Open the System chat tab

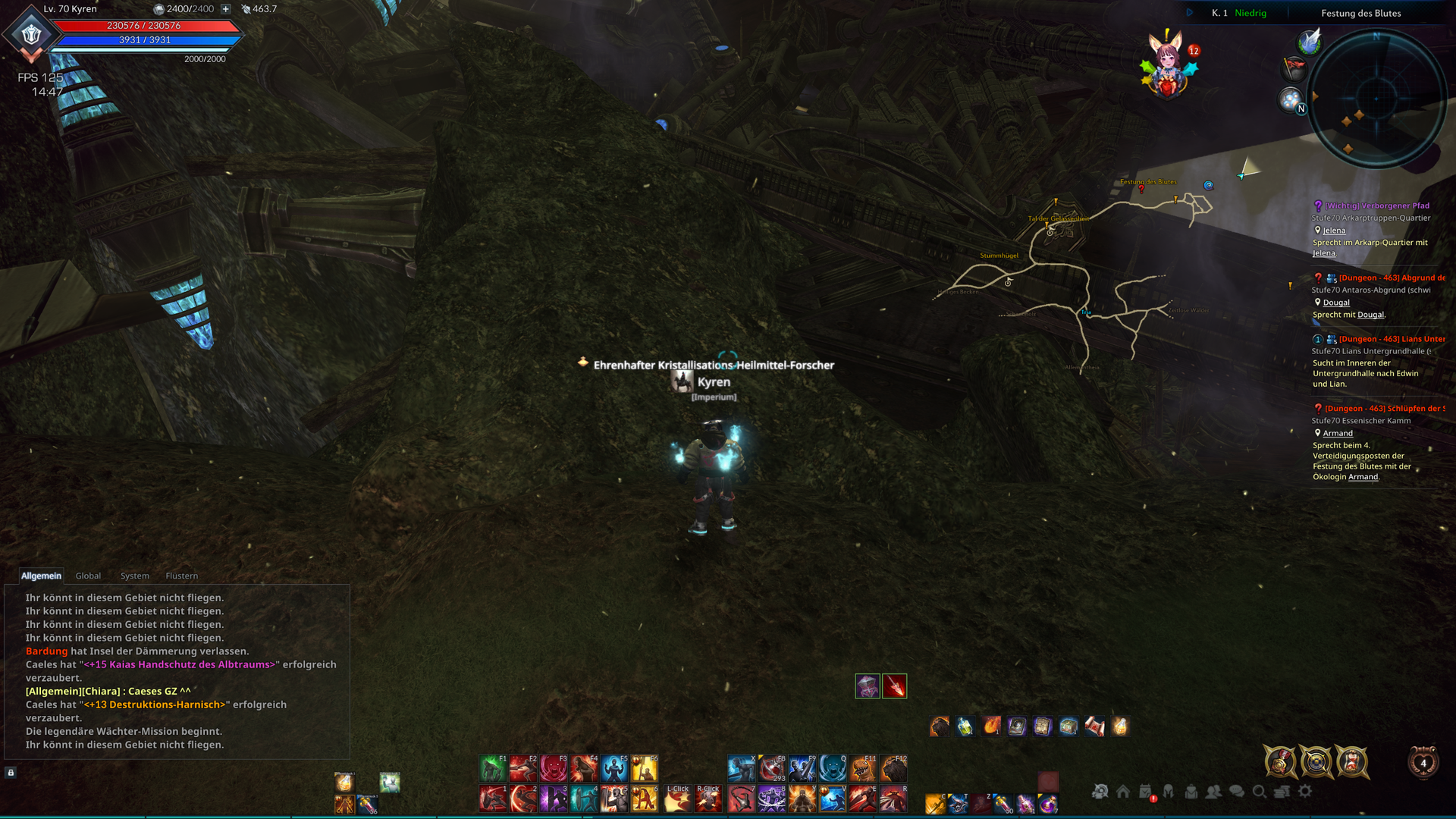[x=134, y=576]
